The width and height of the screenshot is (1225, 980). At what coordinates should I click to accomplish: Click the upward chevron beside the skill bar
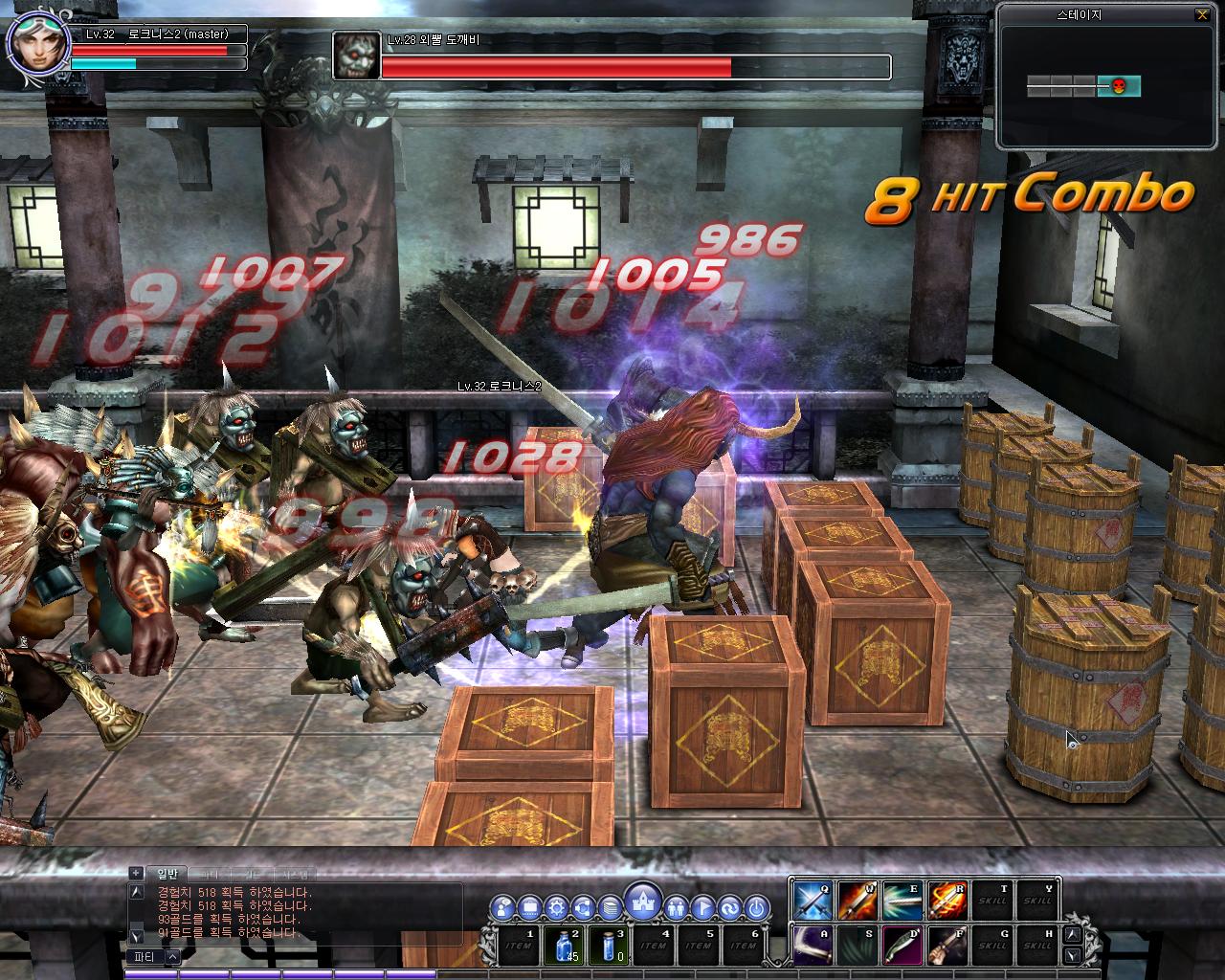tap(1071, 935)
